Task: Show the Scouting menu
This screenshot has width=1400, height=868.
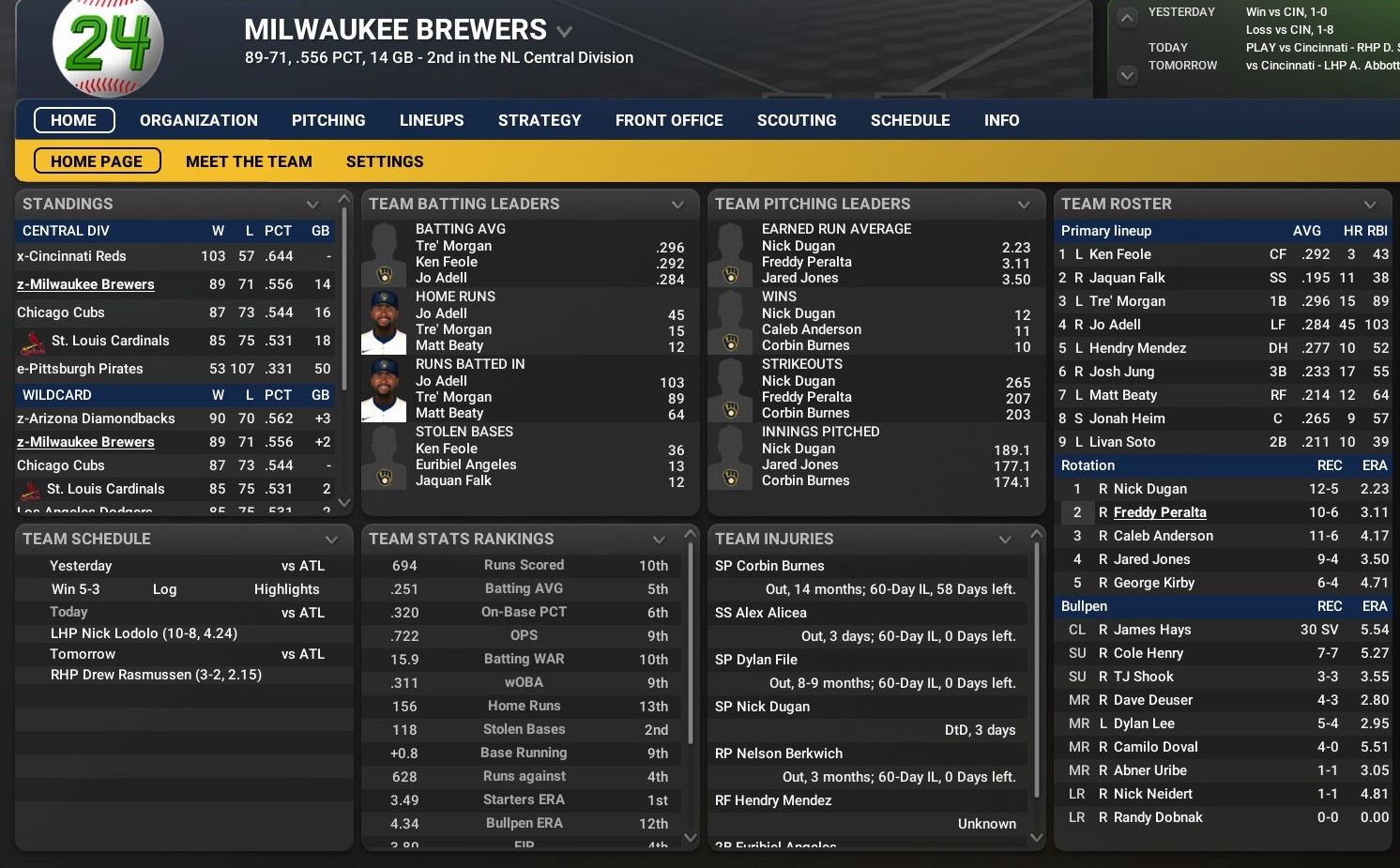Action: coord(797,120)
